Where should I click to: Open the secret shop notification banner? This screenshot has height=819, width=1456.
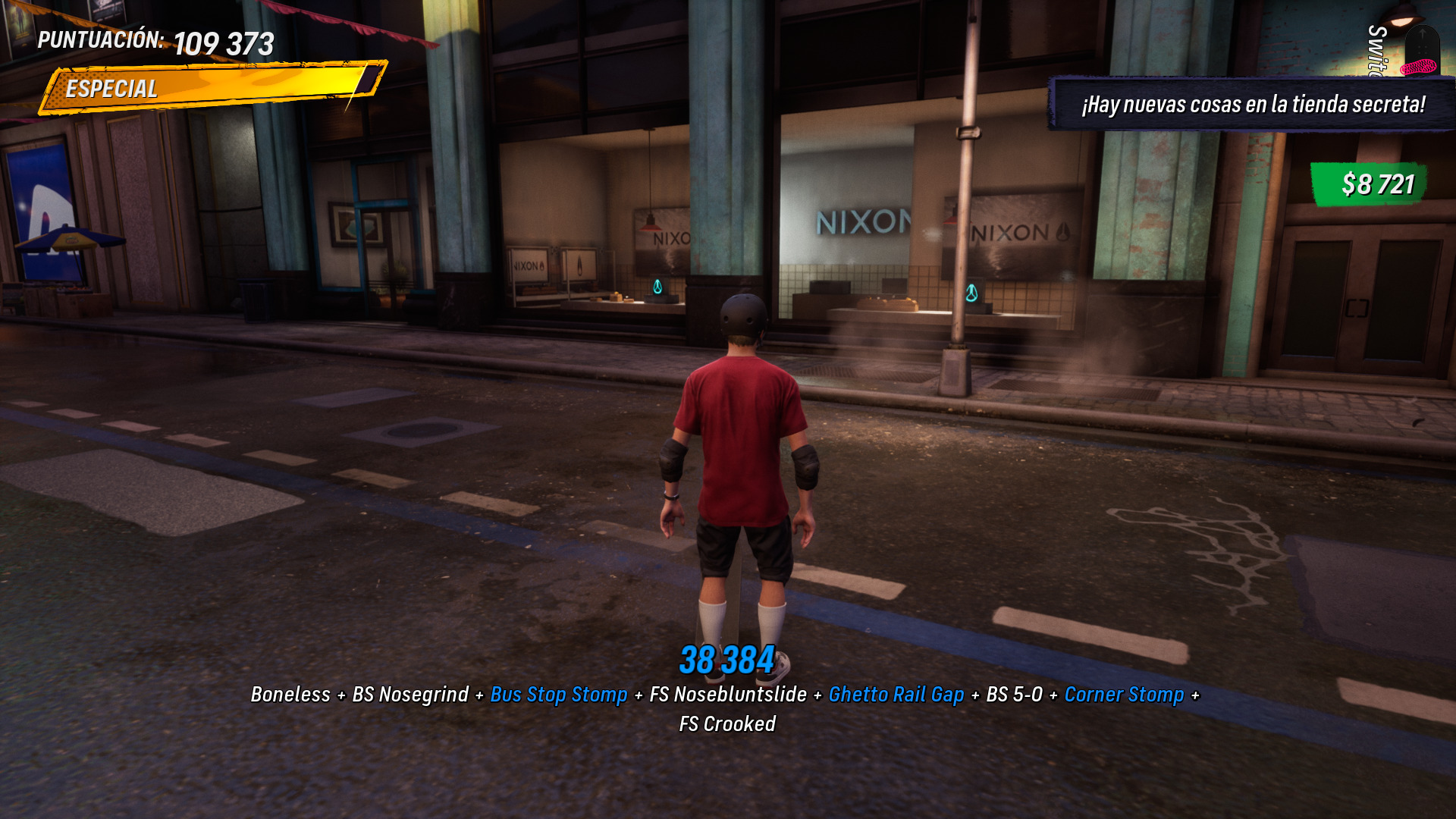point(1253,104)
